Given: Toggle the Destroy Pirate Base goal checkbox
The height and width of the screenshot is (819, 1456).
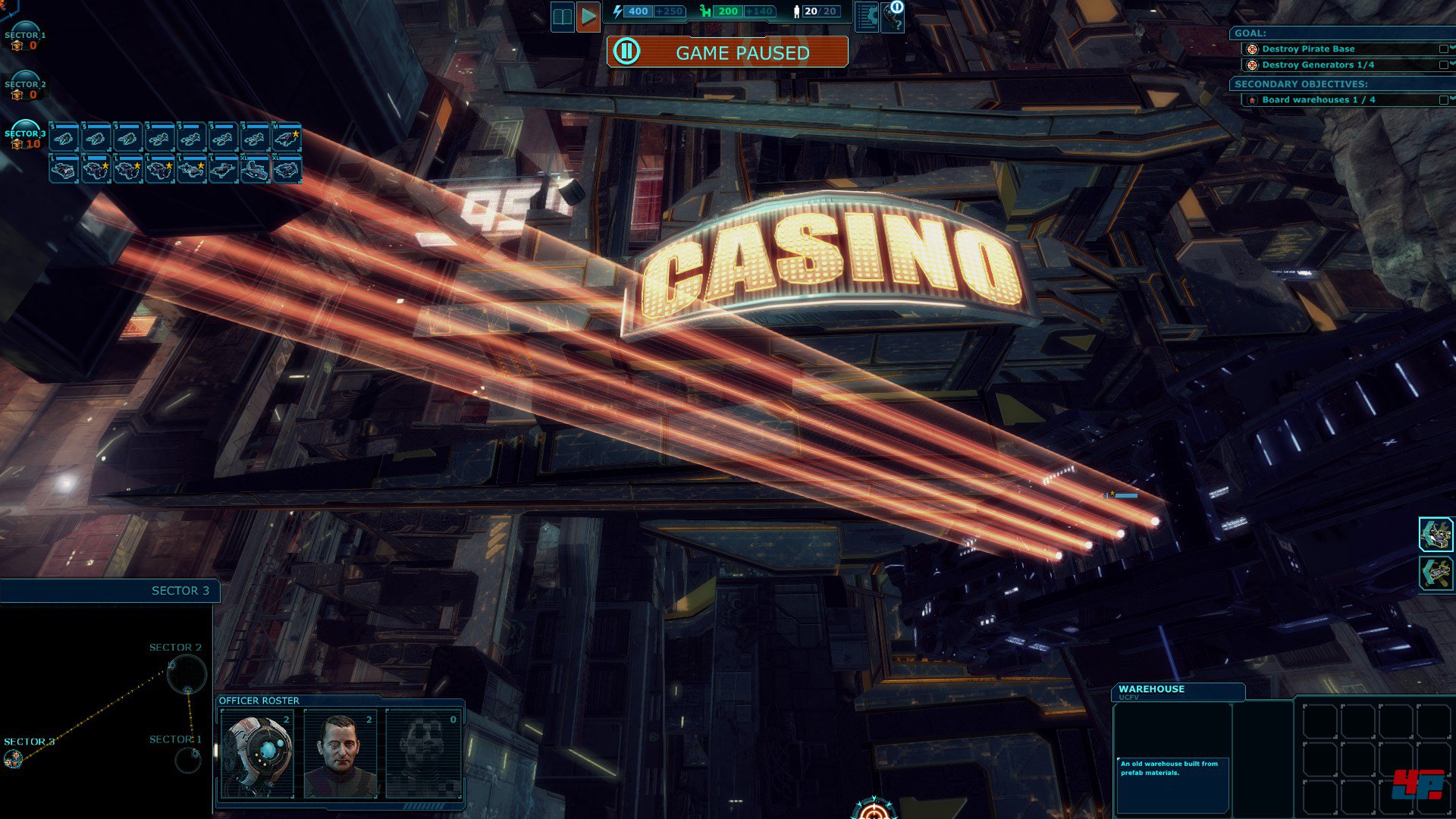Looking at the screenshot, I should tap(1443, 49).
